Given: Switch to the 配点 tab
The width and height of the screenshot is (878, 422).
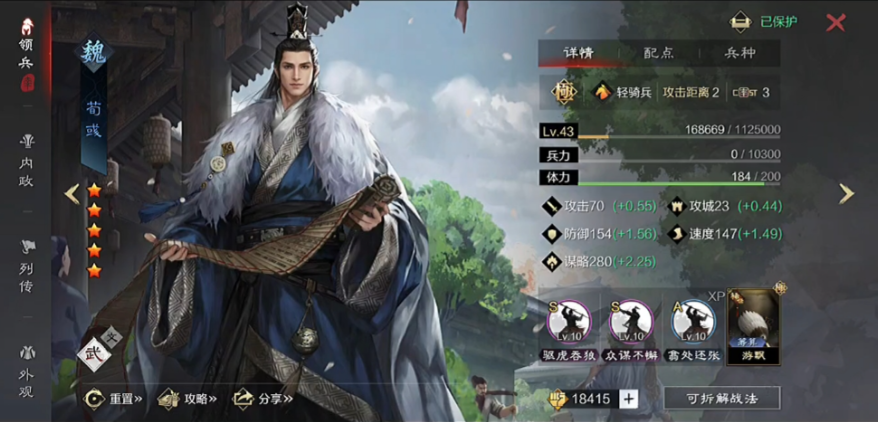Looking at the screenshot, I should coord(659,54).
